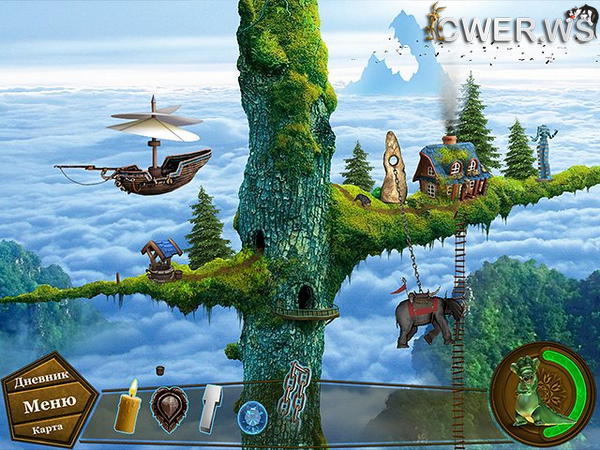Select the silver chain inventory item

[294, 394]
